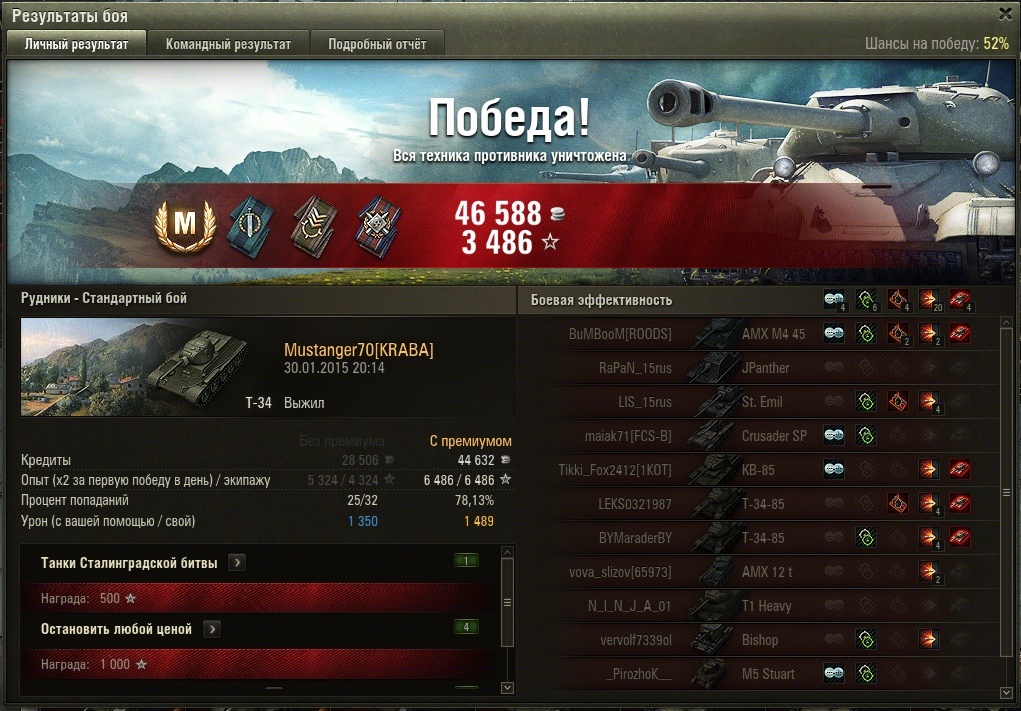This screenshot has height=711, width=1021.
Task: Choose the vova_slizov[65973] AMX 12 t row
Action: (760, 572)
